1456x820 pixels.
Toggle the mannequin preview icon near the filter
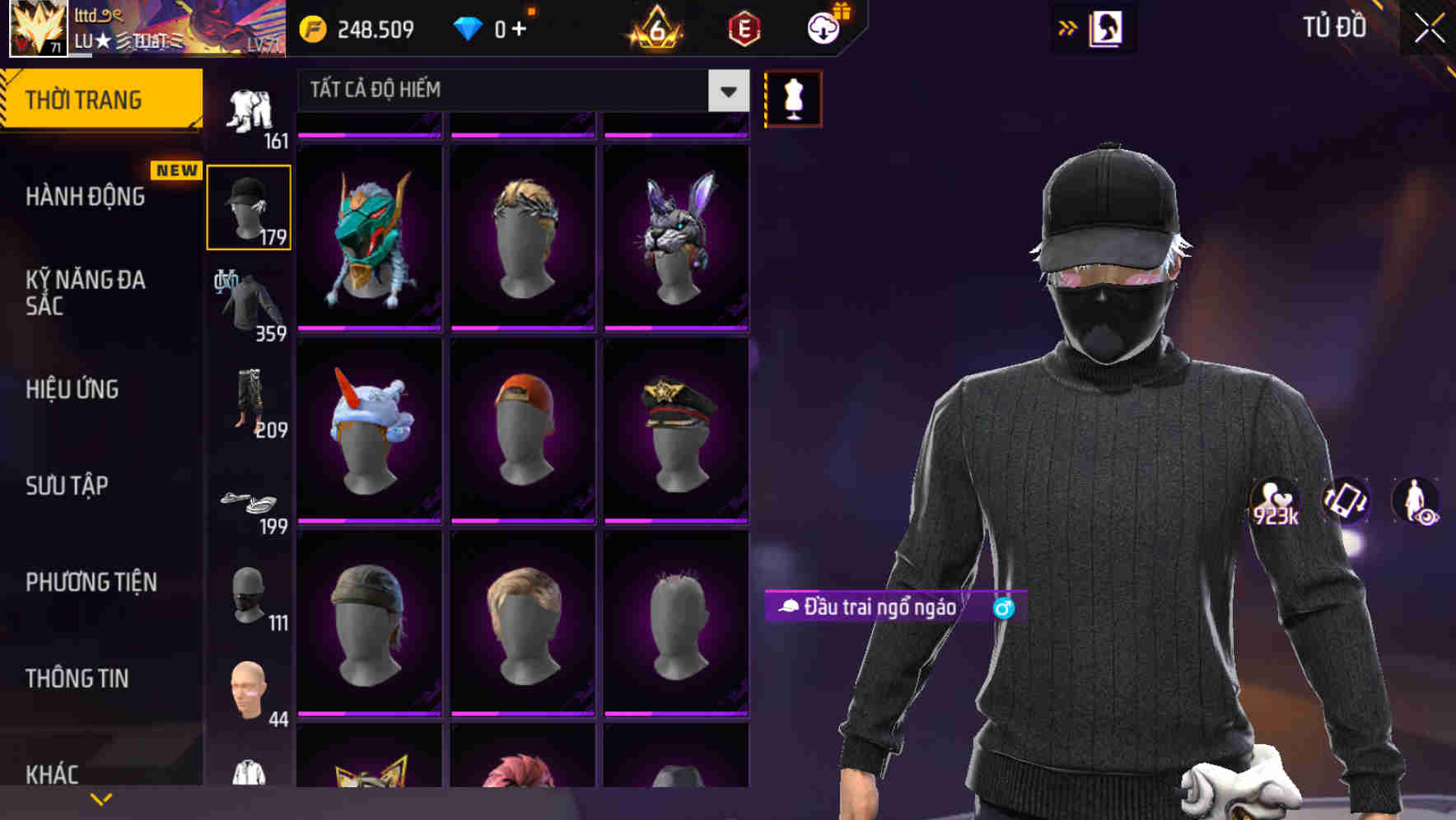[x=792, y=97]
